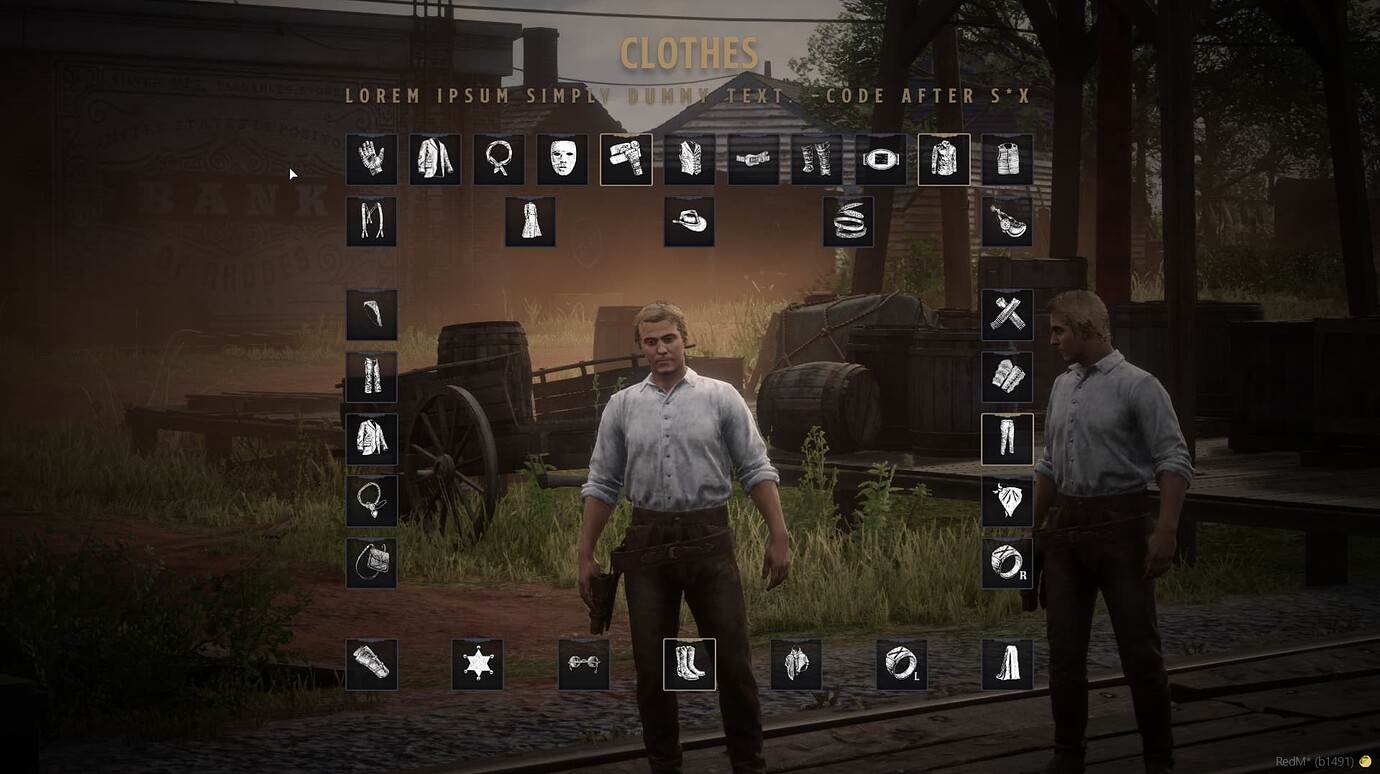Select the mask slot
Image resolution: width=1380 pixels, height=774 pixels.
pyautogui.click(x=563, y=159)
